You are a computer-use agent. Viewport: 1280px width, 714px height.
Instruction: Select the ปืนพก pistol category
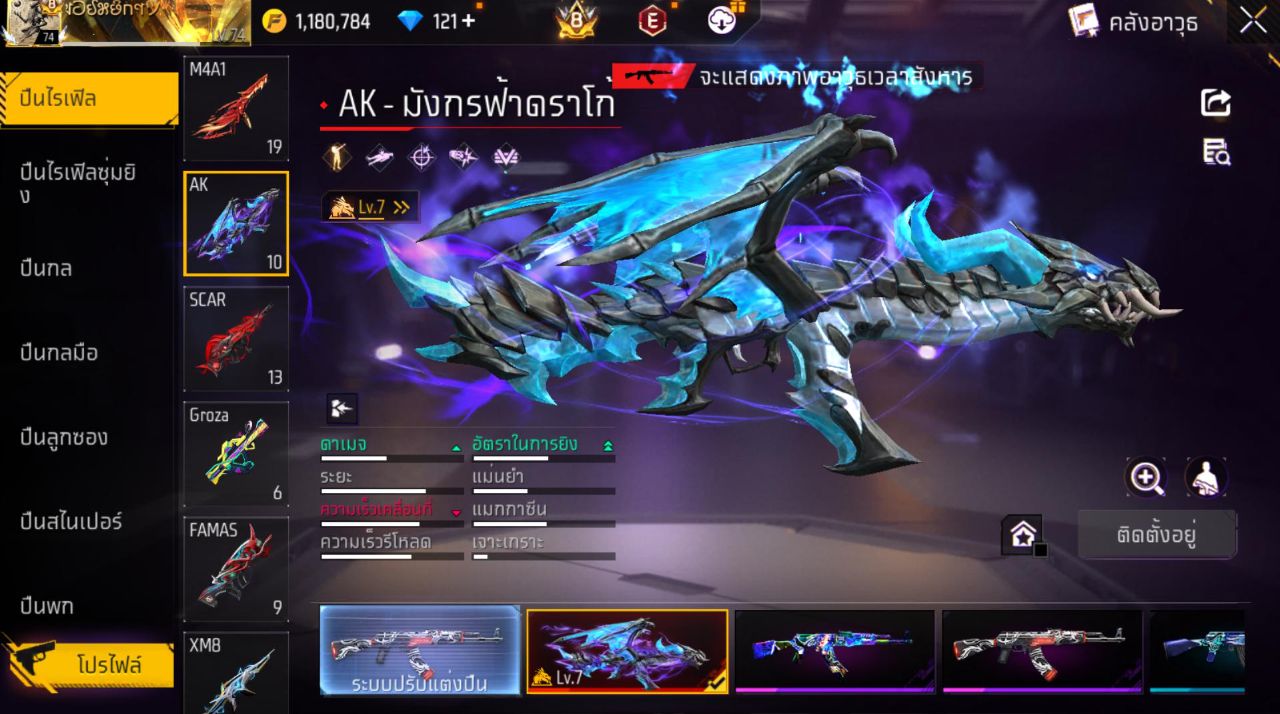coord(47,606)
